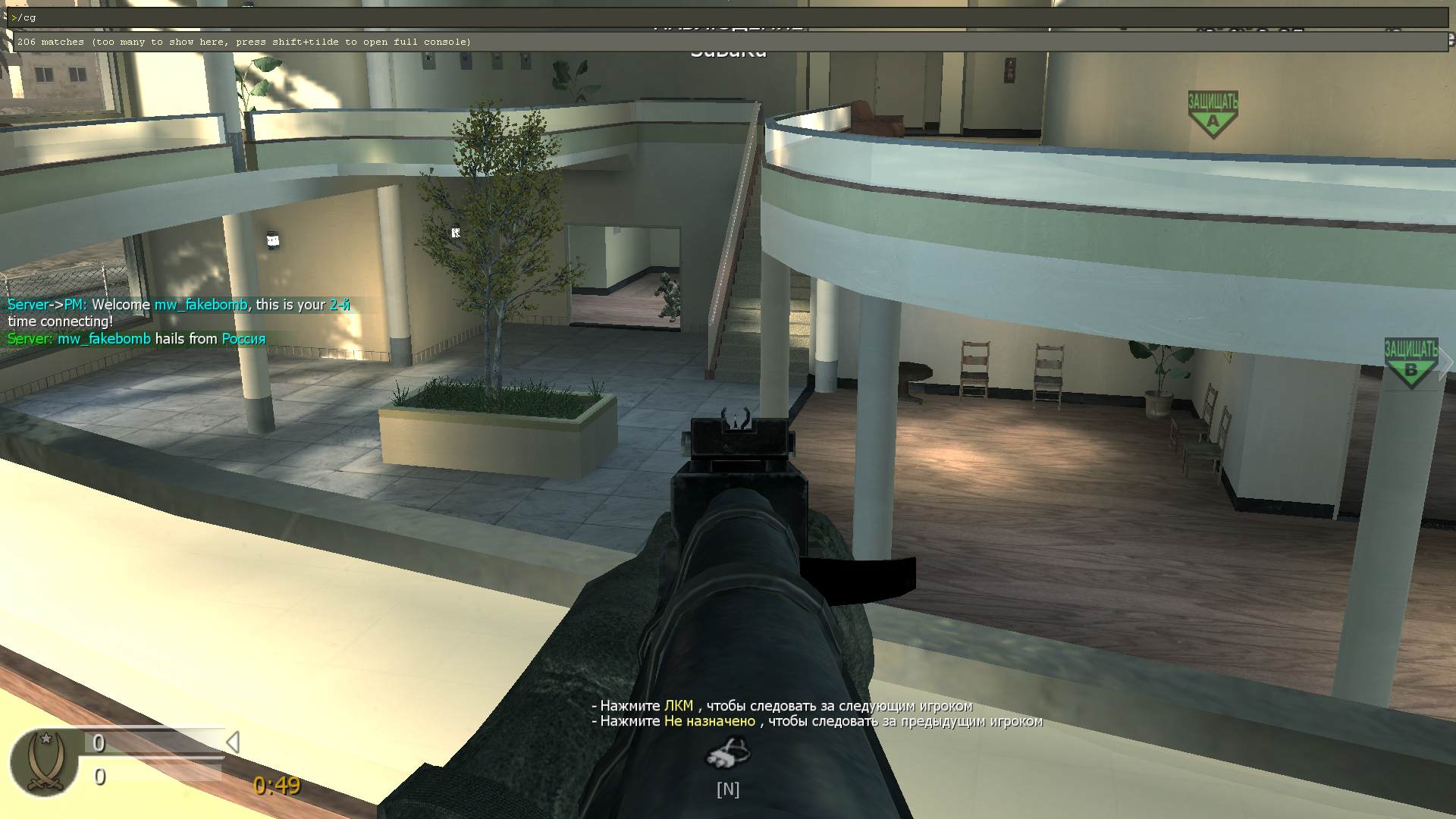Image resolution: width=1456 pixels, height=819 pixels.
Task: Click the OpFor faction emblem
Action: point(44,762)
